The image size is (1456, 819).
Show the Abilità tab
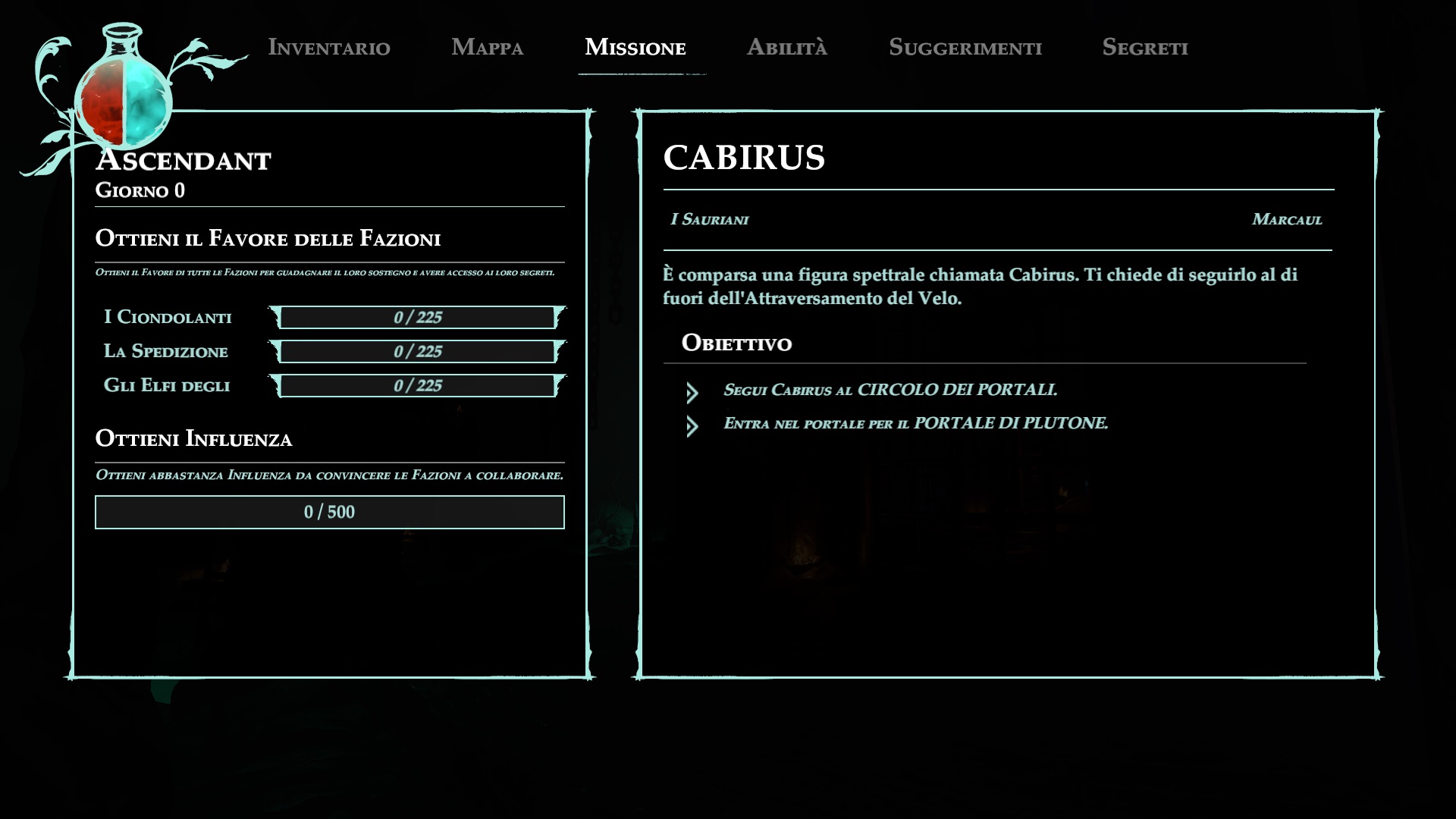click(x=786, y=47)
